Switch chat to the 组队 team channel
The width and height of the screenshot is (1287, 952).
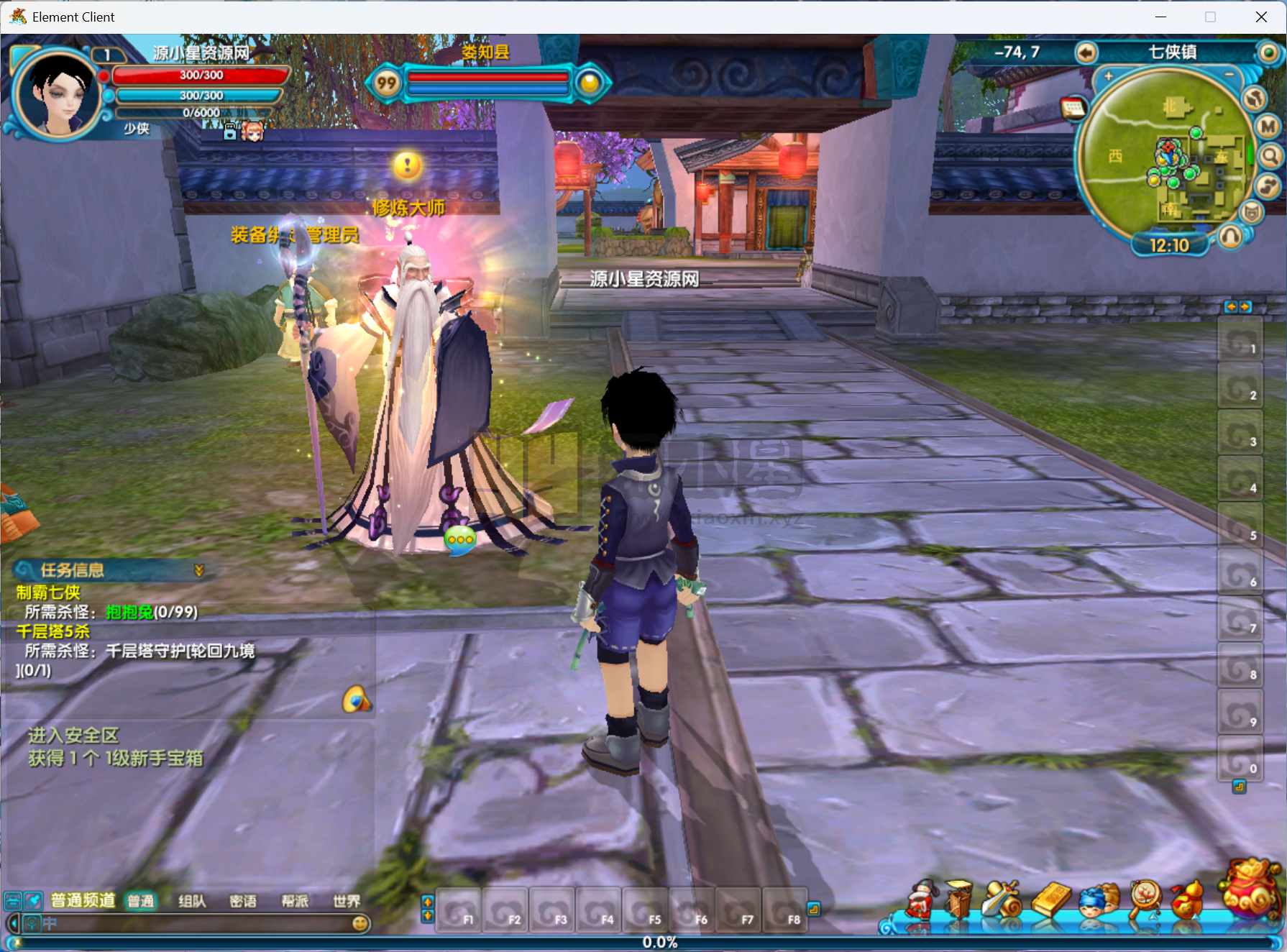[192, 901]
